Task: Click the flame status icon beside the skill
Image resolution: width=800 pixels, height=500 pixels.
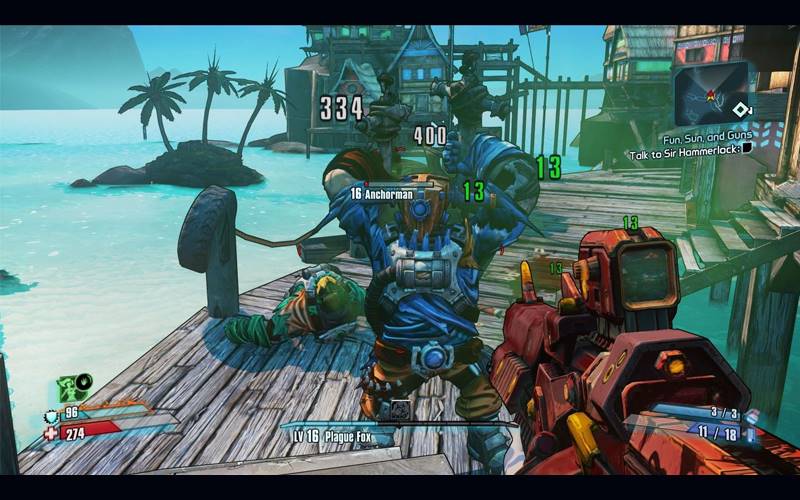Action: pos(83,381)
